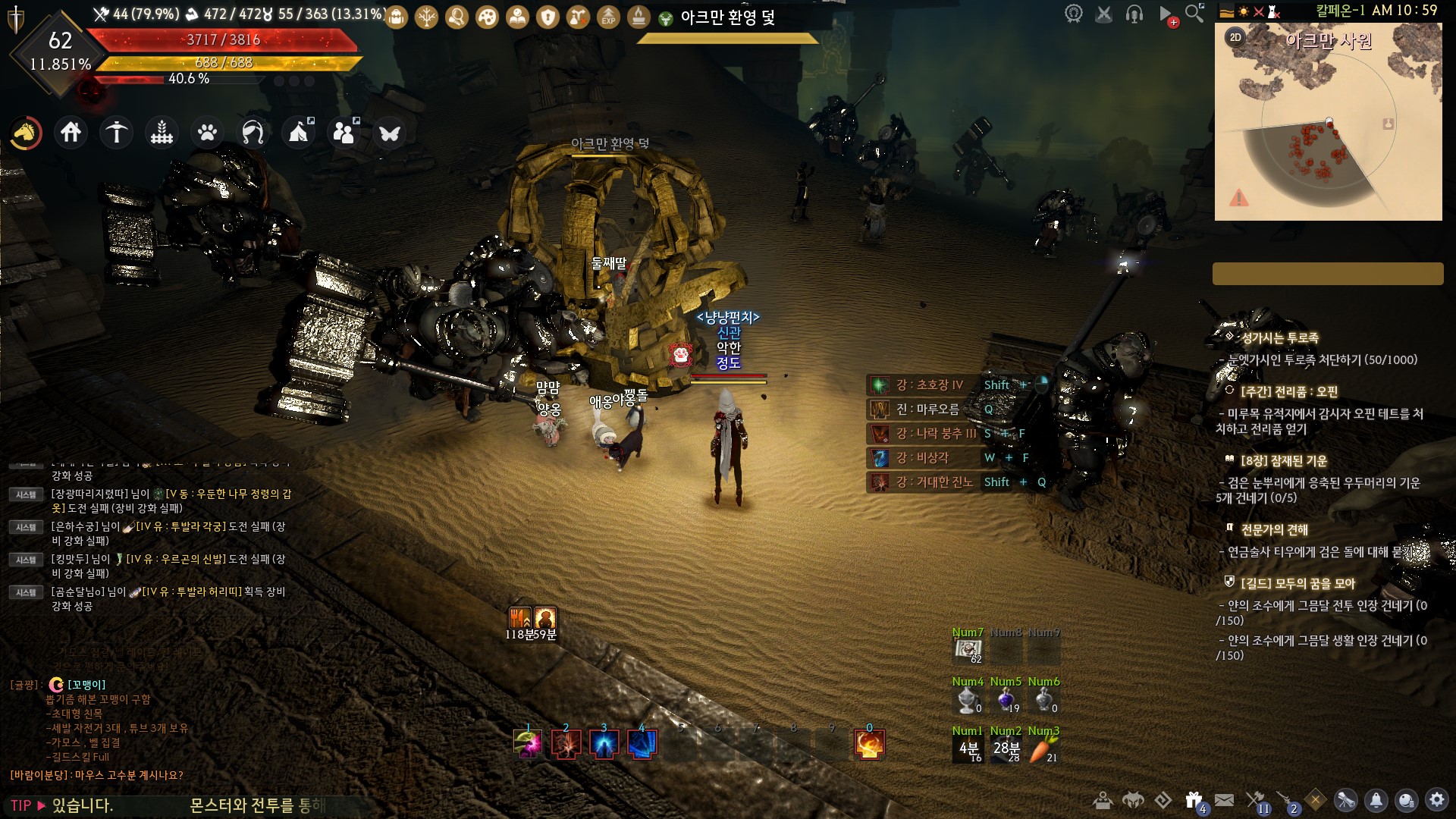Open the butterfly fairy icon
Viewport: 1456px width, 819px height.
(x=390, y=133)
